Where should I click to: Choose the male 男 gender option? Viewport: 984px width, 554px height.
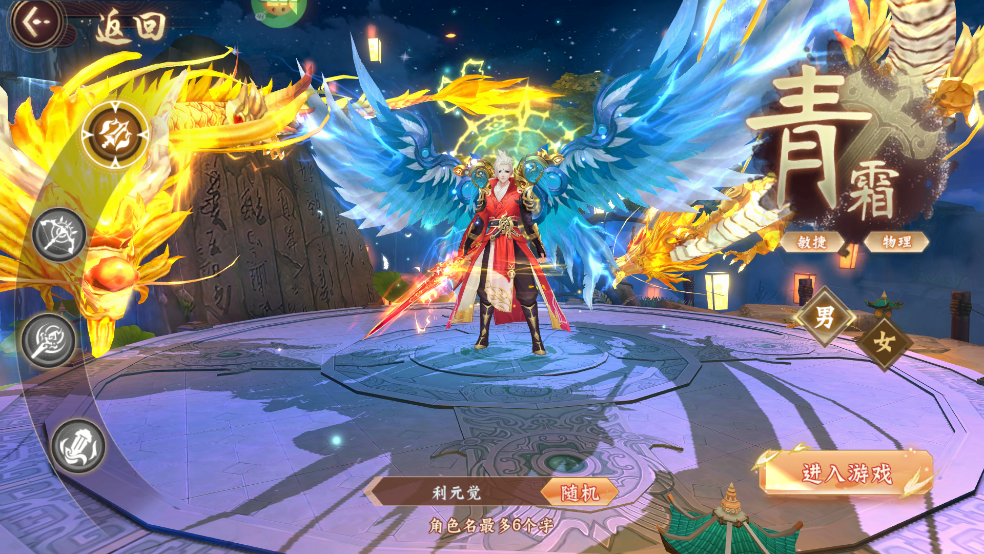point(825,318)
